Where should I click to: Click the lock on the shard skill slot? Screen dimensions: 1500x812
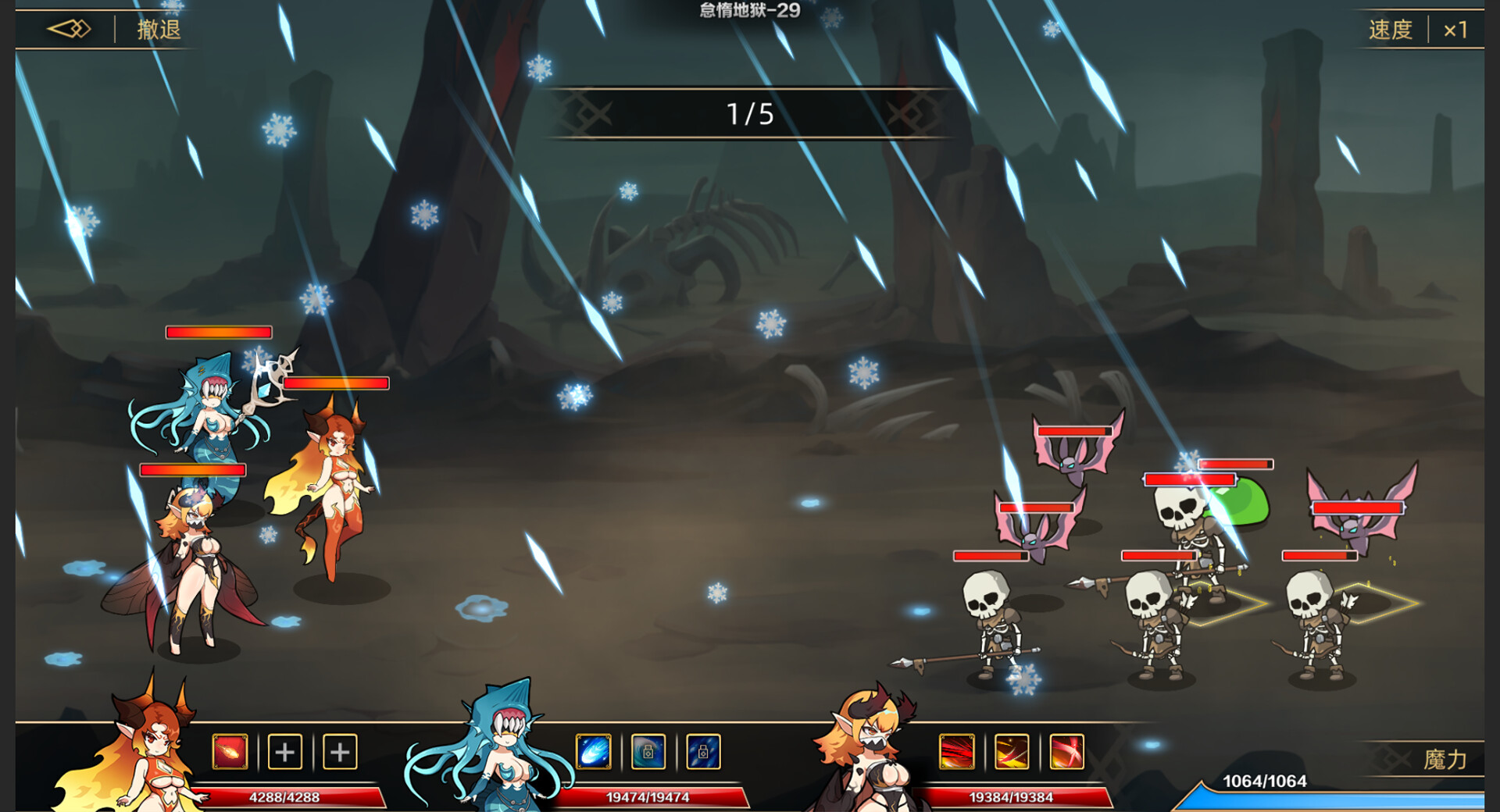point(703,752)
